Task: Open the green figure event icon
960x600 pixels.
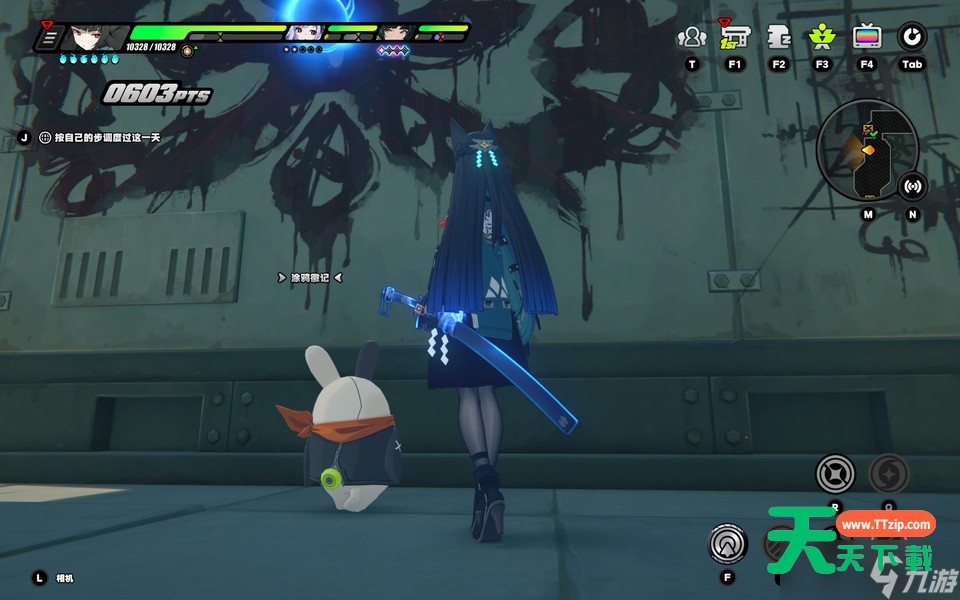Action: 822,38
